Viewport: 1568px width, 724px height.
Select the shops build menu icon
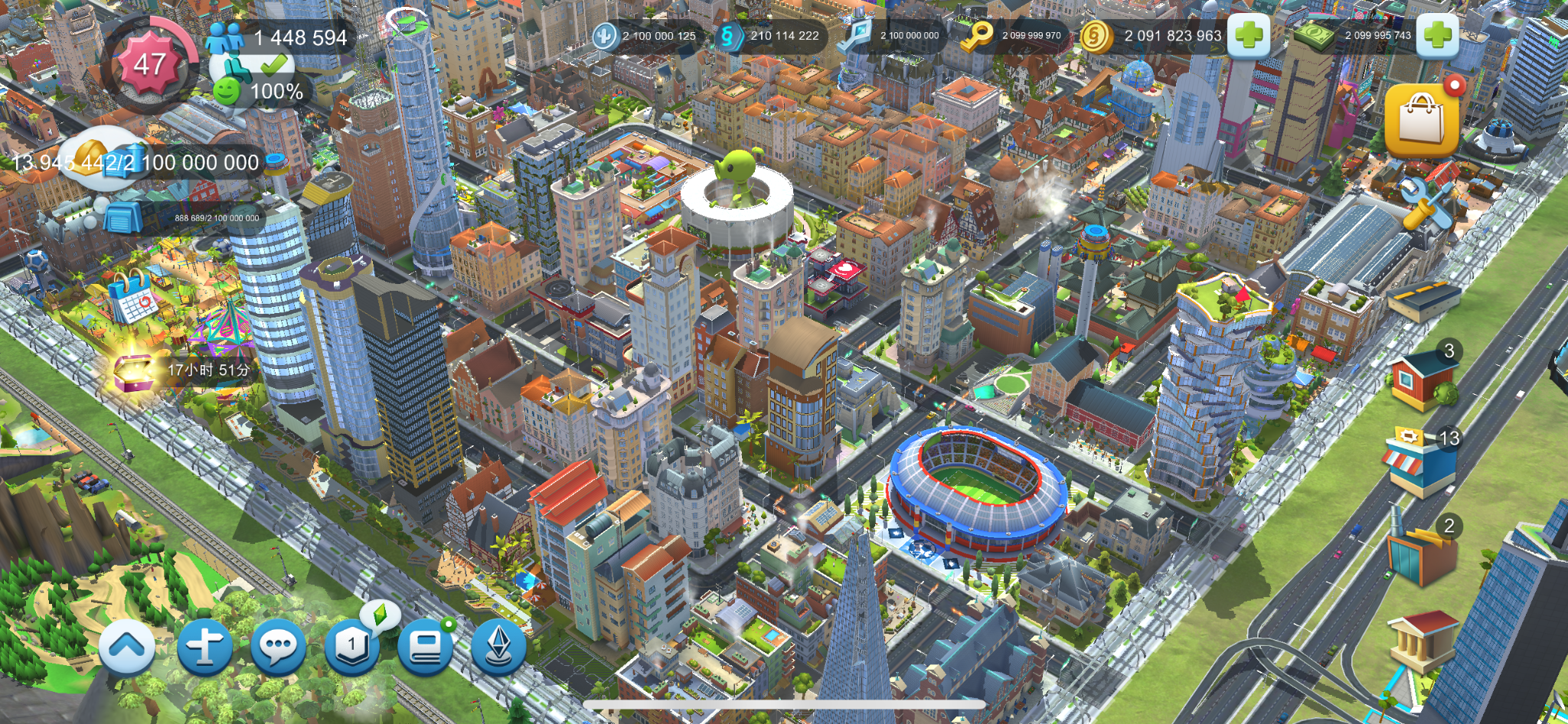pos(1420,464)
